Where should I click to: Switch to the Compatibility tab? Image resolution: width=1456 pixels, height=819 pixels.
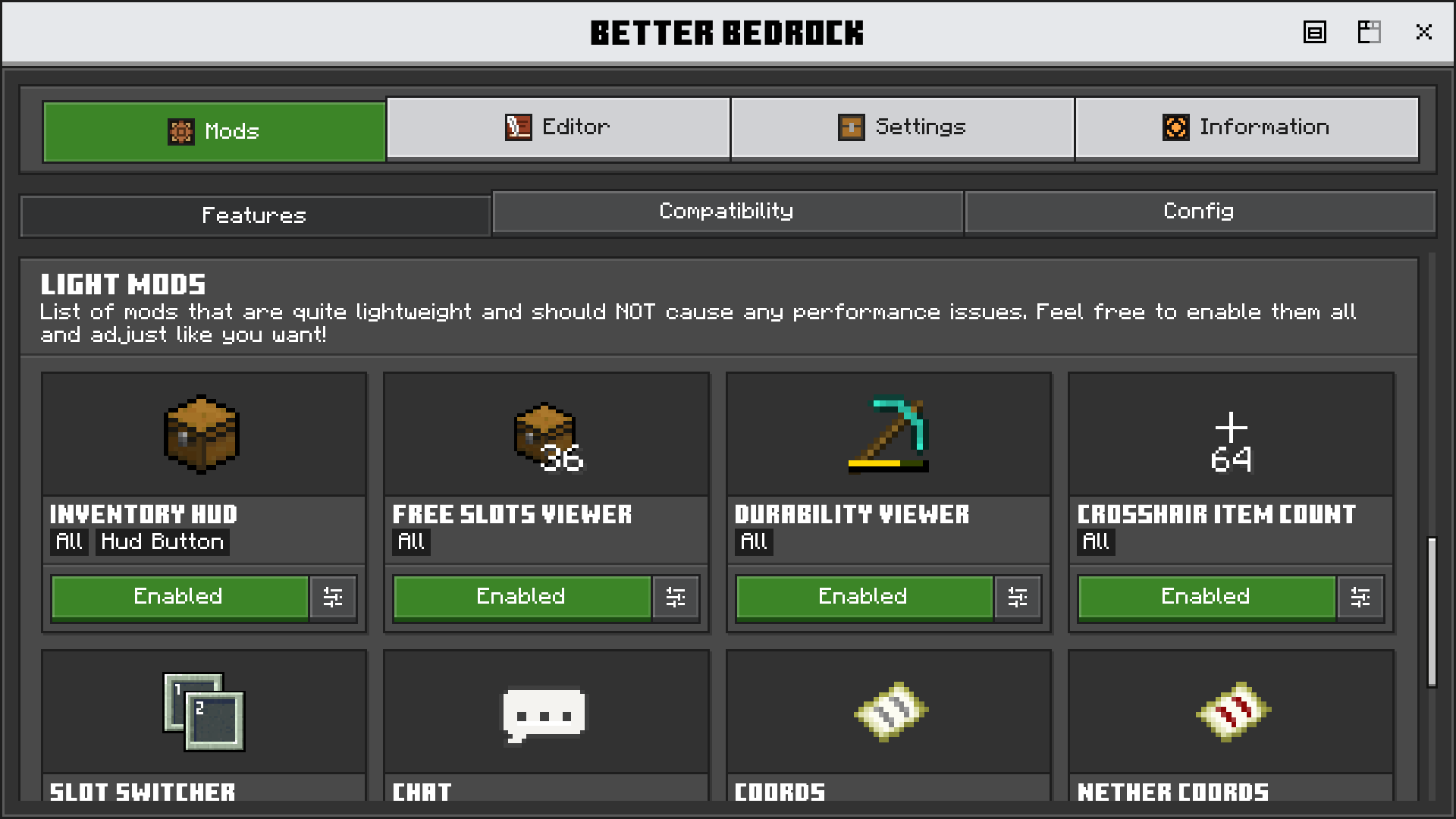[x=726, y=212]
